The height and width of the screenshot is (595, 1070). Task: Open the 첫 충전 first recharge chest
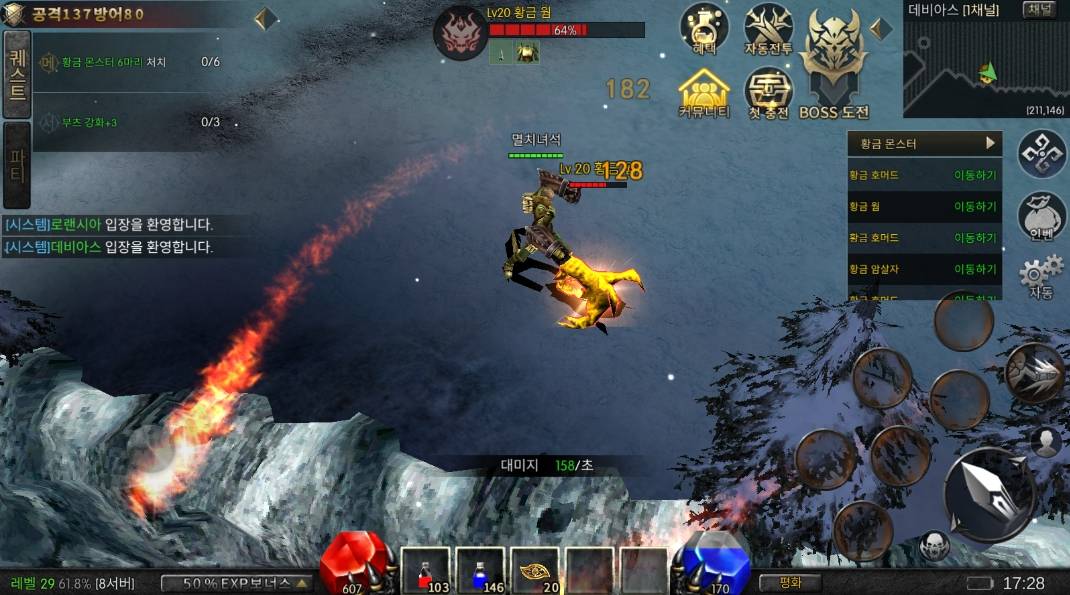point(769,93)
